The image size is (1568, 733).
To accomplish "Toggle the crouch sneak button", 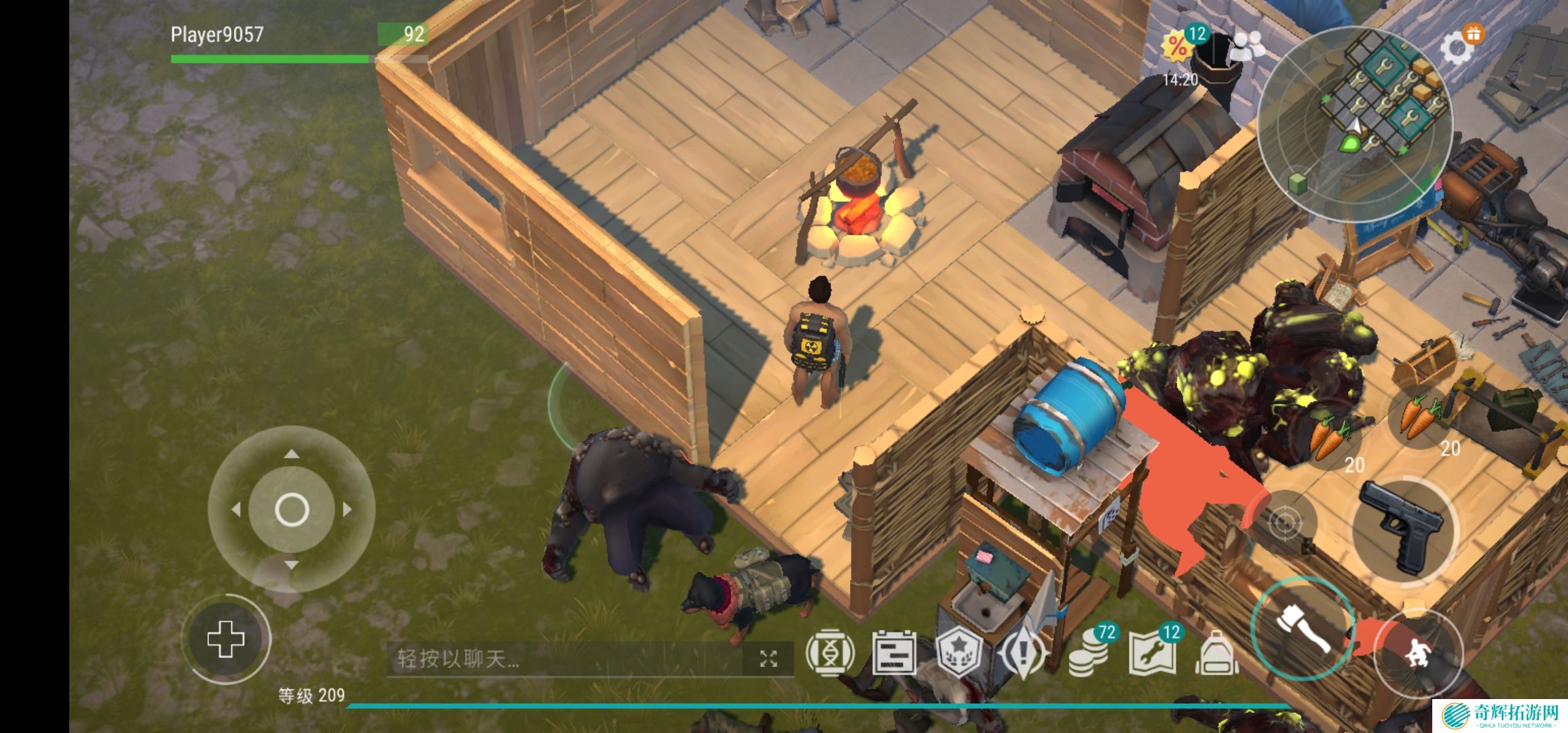I will (x=1417, y=652).
